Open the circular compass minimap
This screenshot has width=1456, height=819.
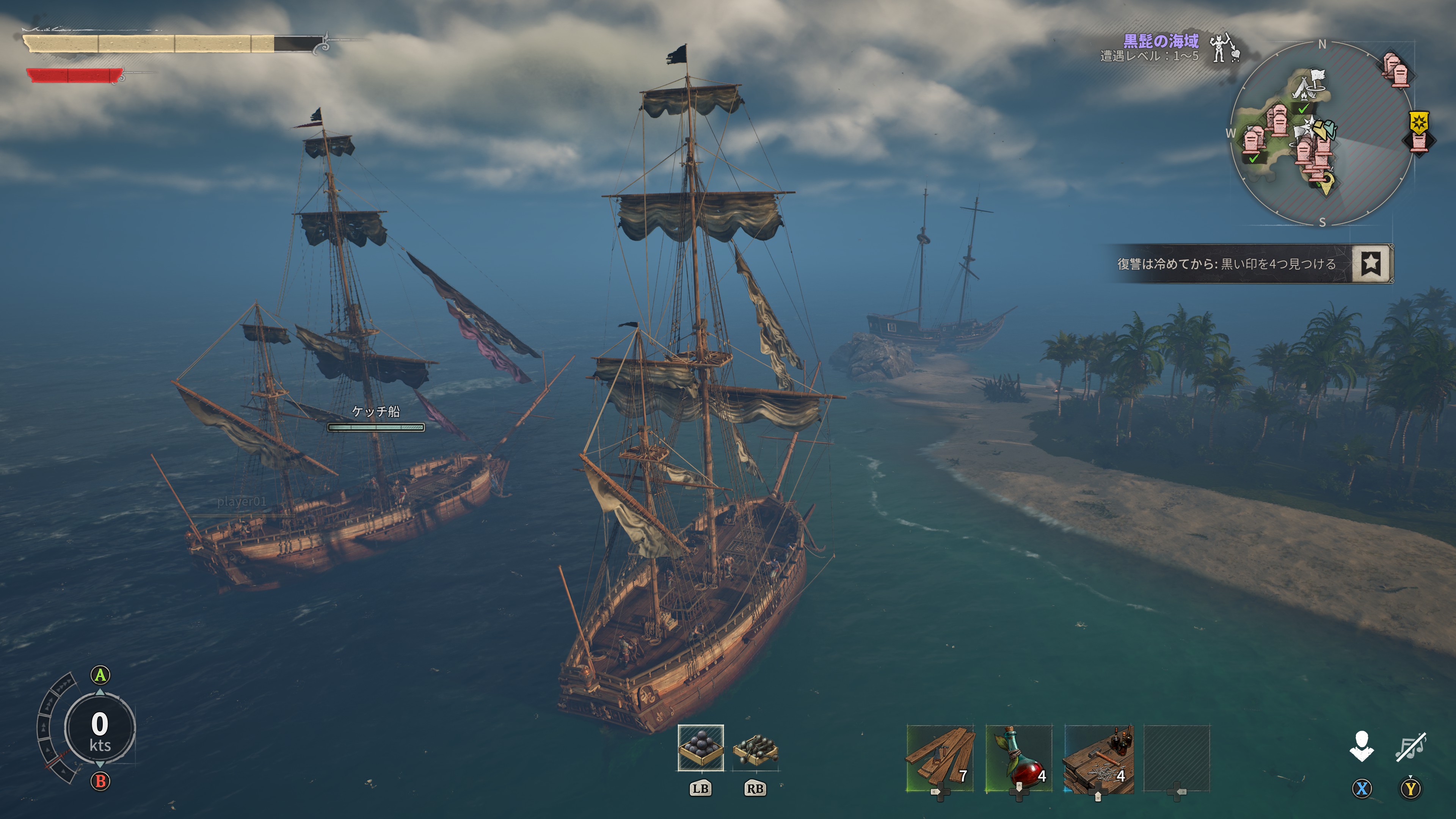point(1321,133)
